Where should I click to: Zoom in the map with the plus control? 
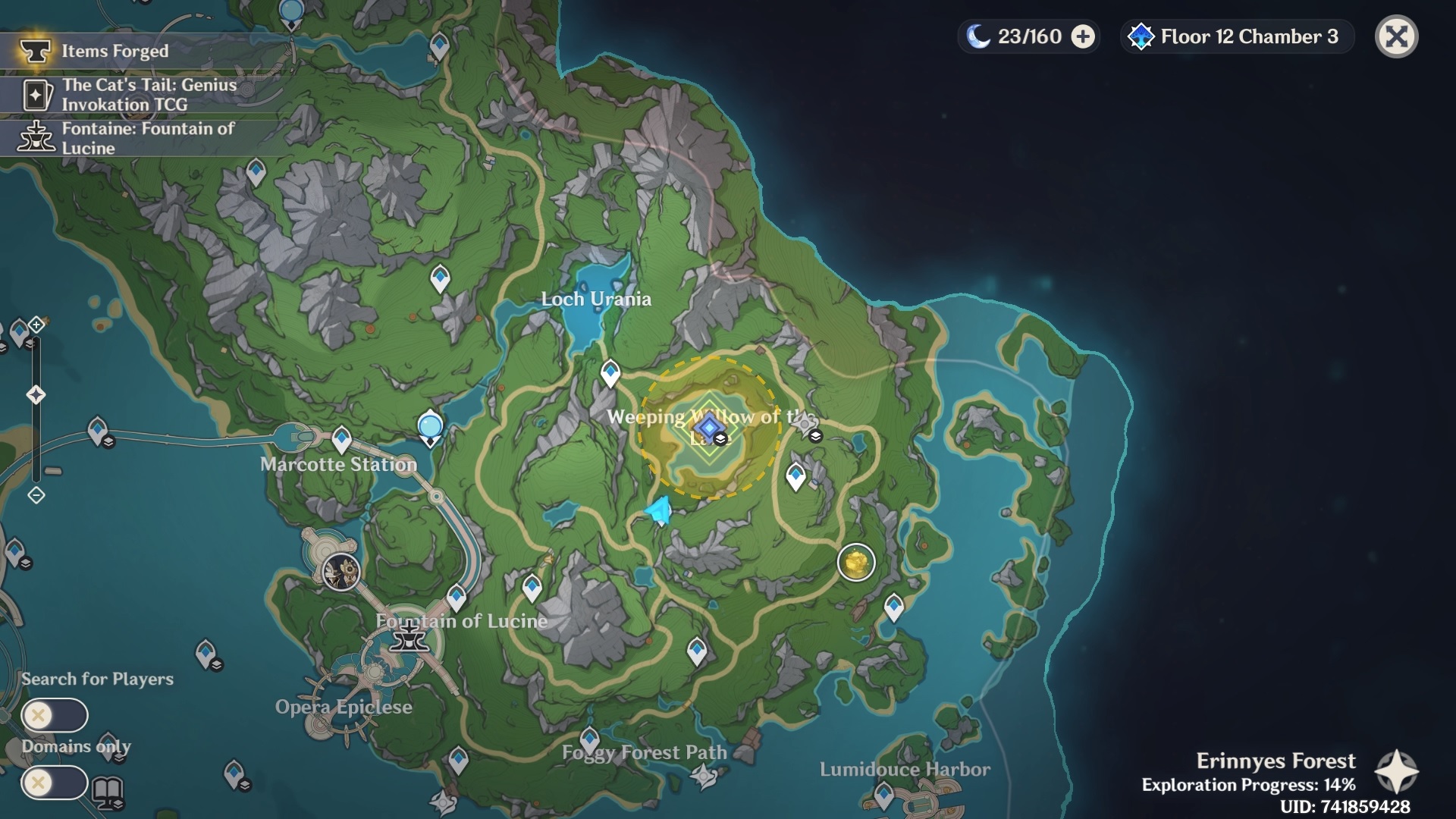click(36, 325)
